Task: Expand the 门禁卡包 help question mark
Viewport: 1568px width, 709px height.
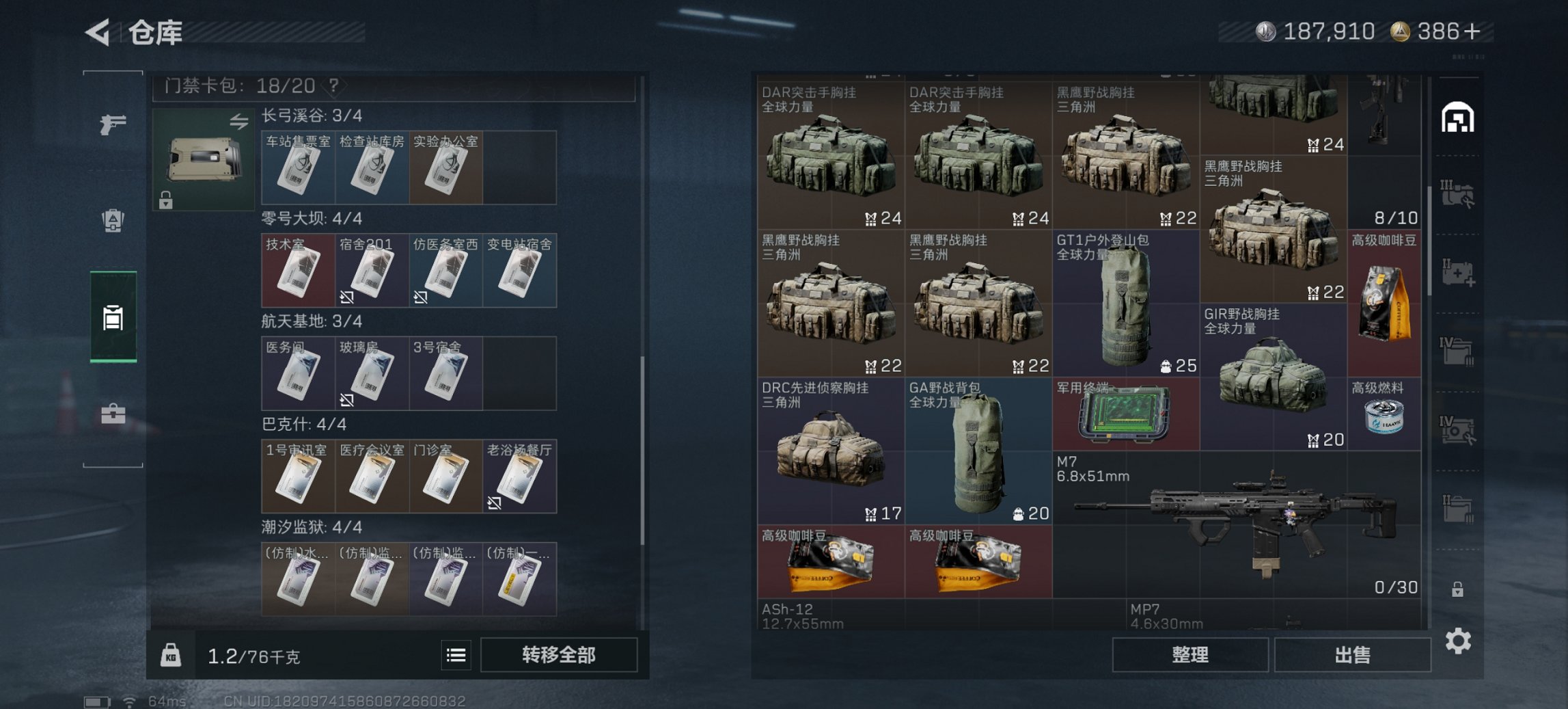Action: [x=333, y=86]
